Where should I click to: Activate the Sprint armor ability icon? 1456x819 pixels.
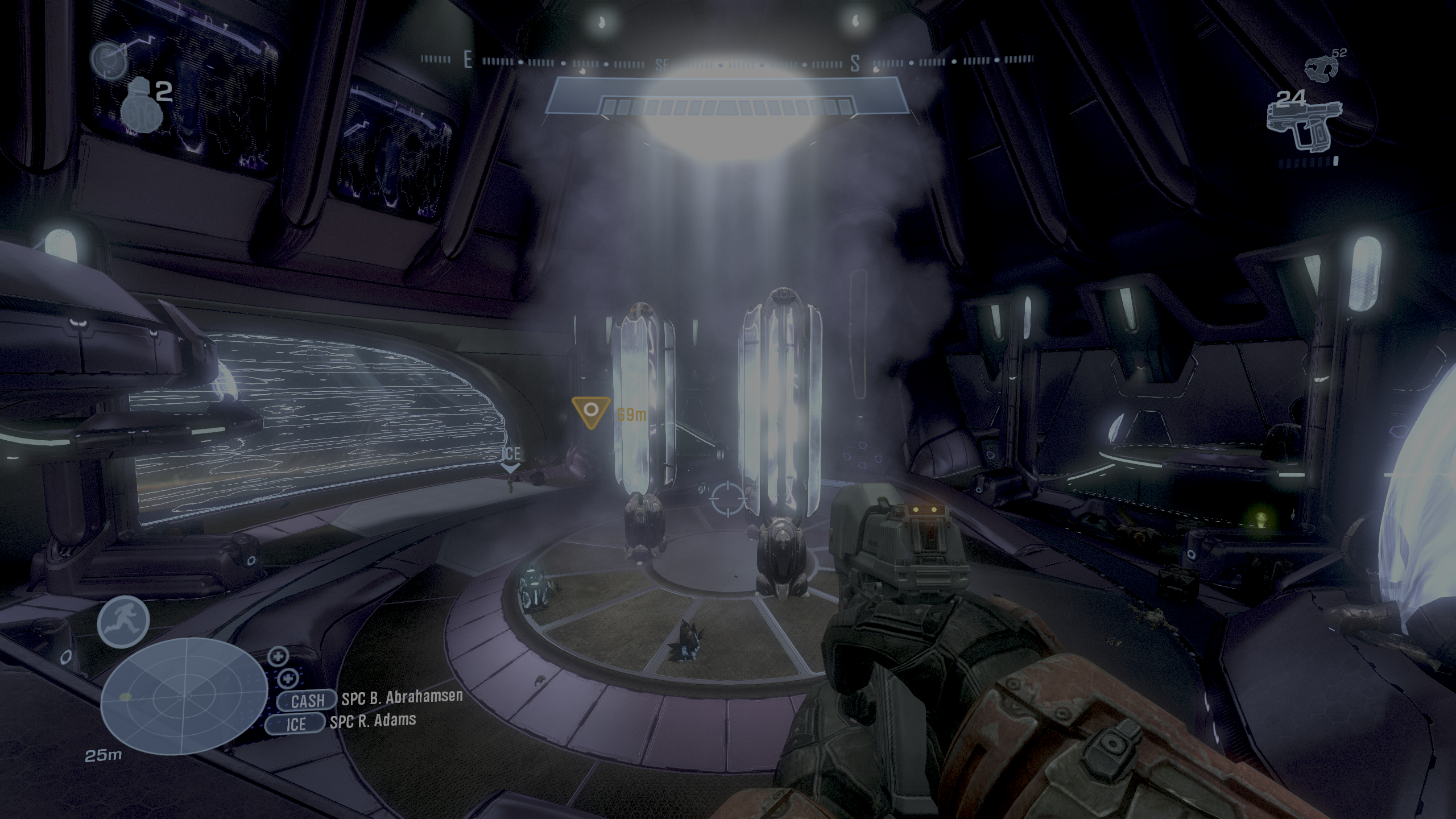click(x=123, y=620)
